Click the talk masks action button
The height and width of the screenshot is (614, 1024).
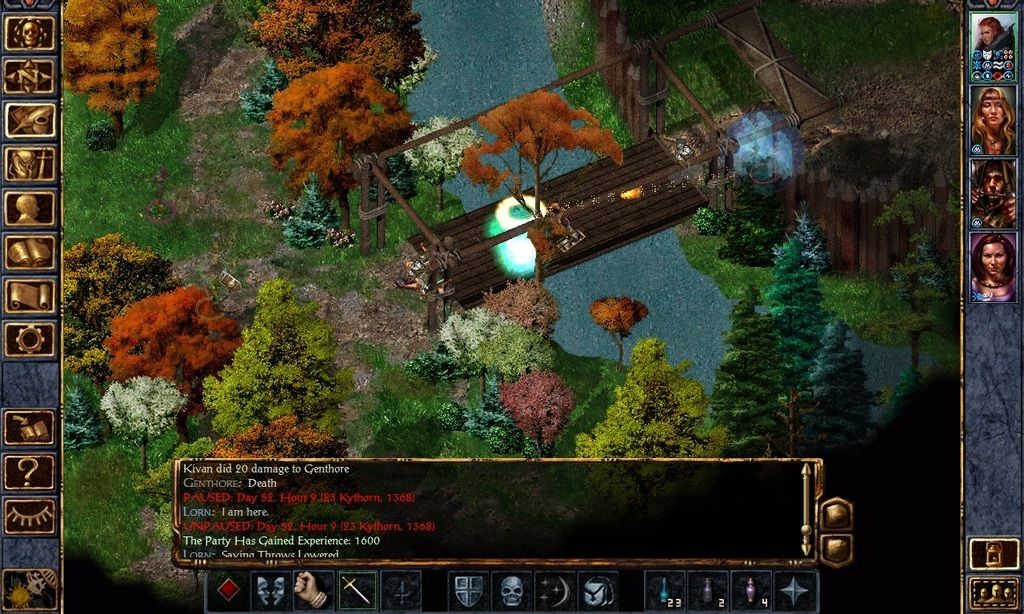point(270,591)
